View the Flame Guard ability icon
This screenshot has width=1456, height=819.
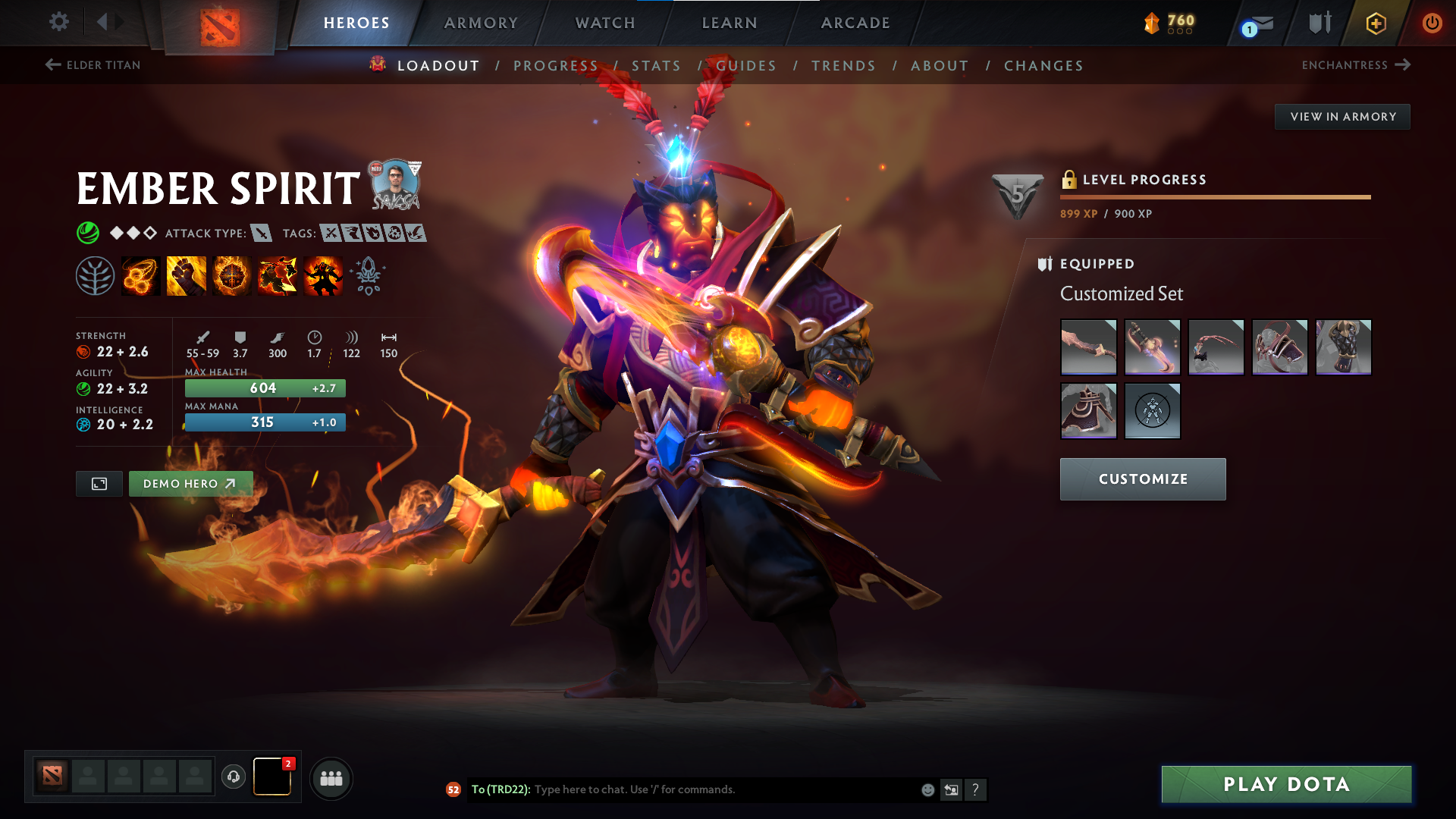click(231, 275)
